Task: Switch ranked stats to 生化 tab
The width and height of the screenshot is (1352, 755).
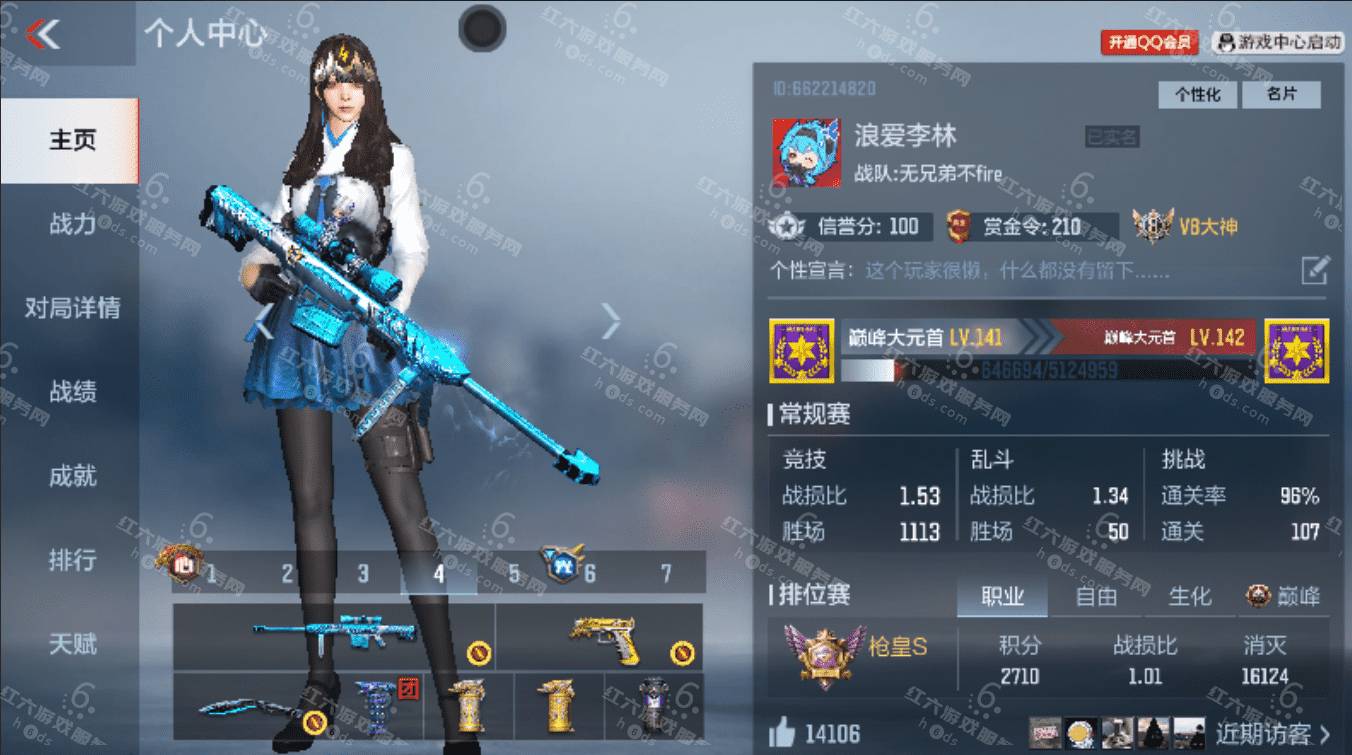Action: click(1189, 597)
